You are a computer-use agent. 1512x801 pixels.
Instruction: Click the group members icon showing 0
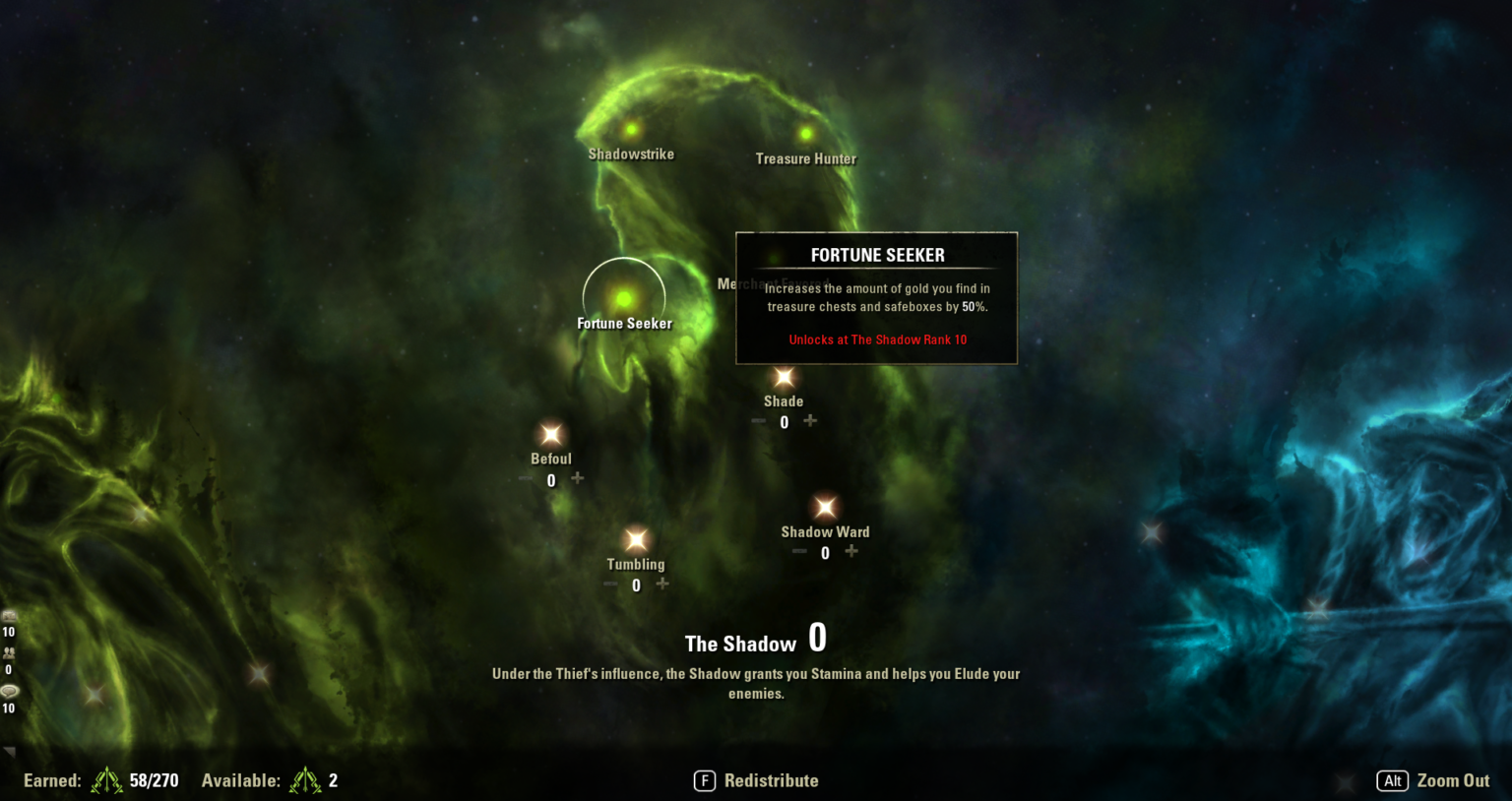pyautogui.click(x=11, y=653)
